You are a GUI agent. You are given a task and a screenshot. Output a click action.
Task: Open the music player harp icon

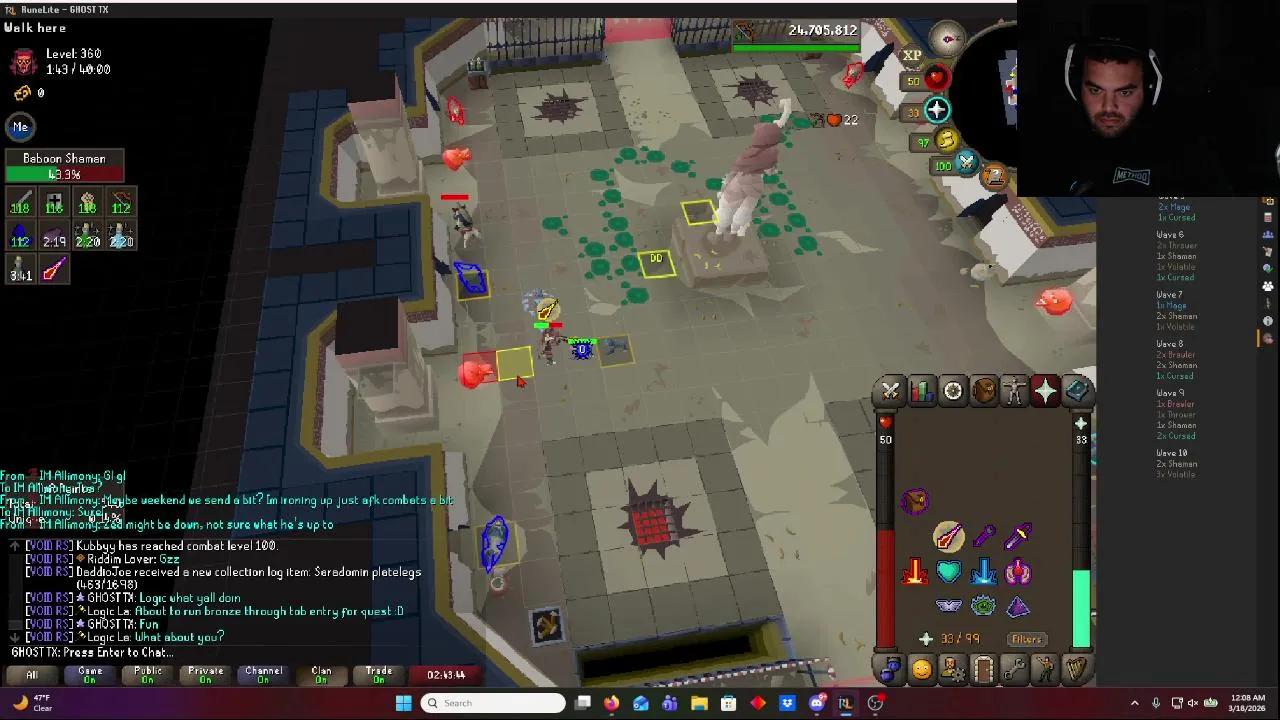[1077, 668]
